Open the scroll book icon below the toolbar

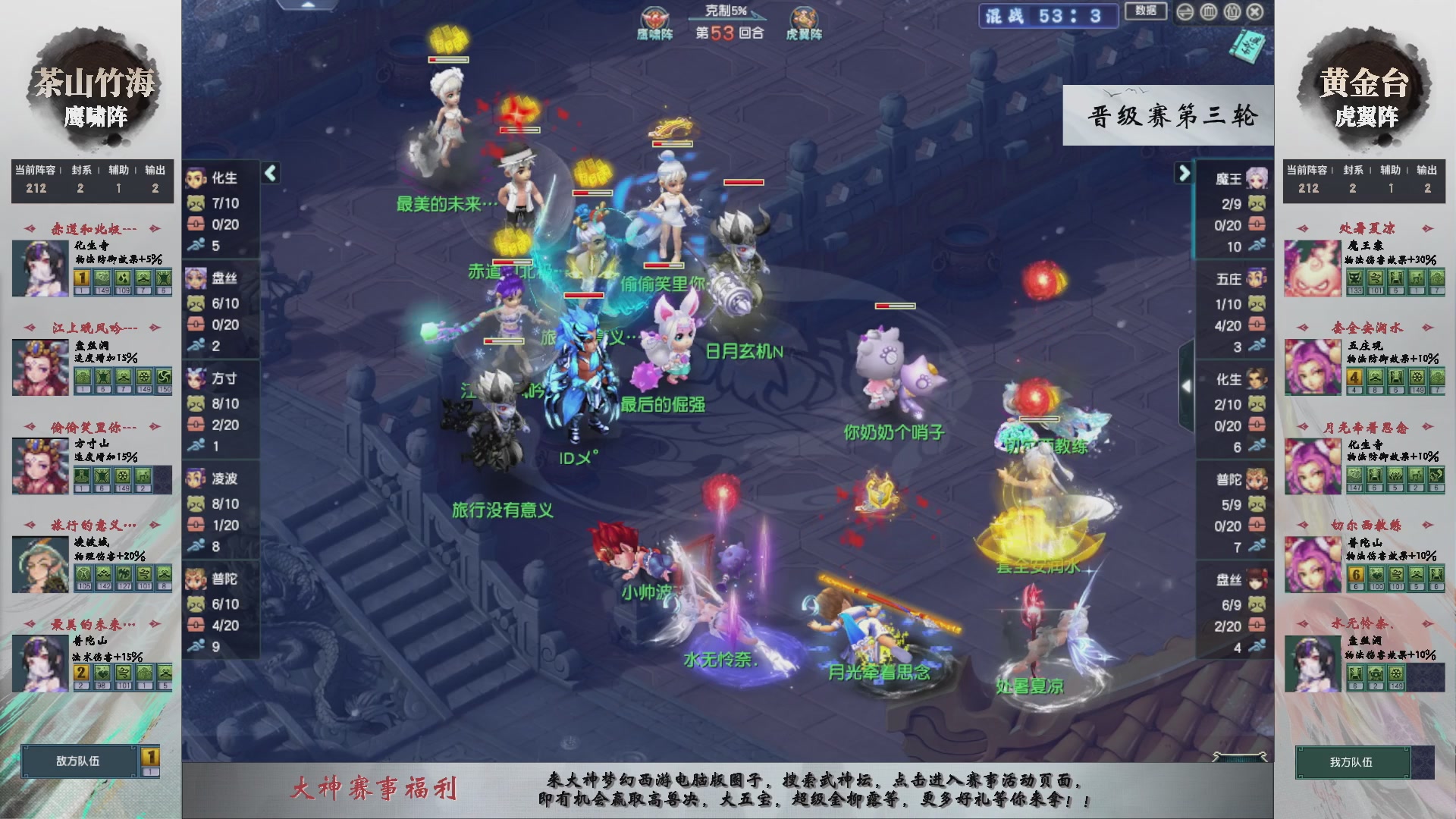point(1247,45)
